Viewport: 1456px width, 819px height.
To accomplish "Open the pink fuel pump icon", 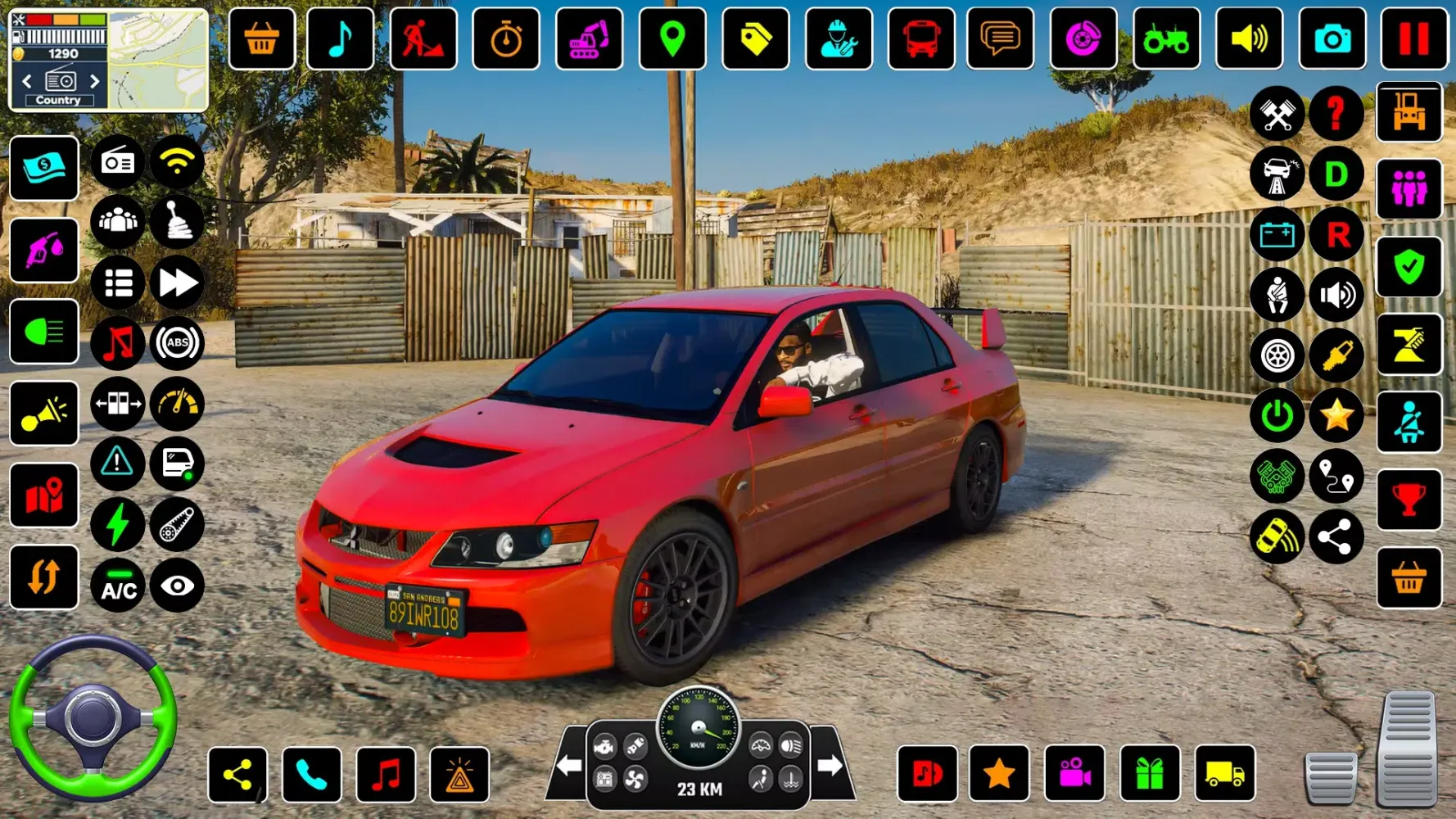I will [x=44, y=250].
